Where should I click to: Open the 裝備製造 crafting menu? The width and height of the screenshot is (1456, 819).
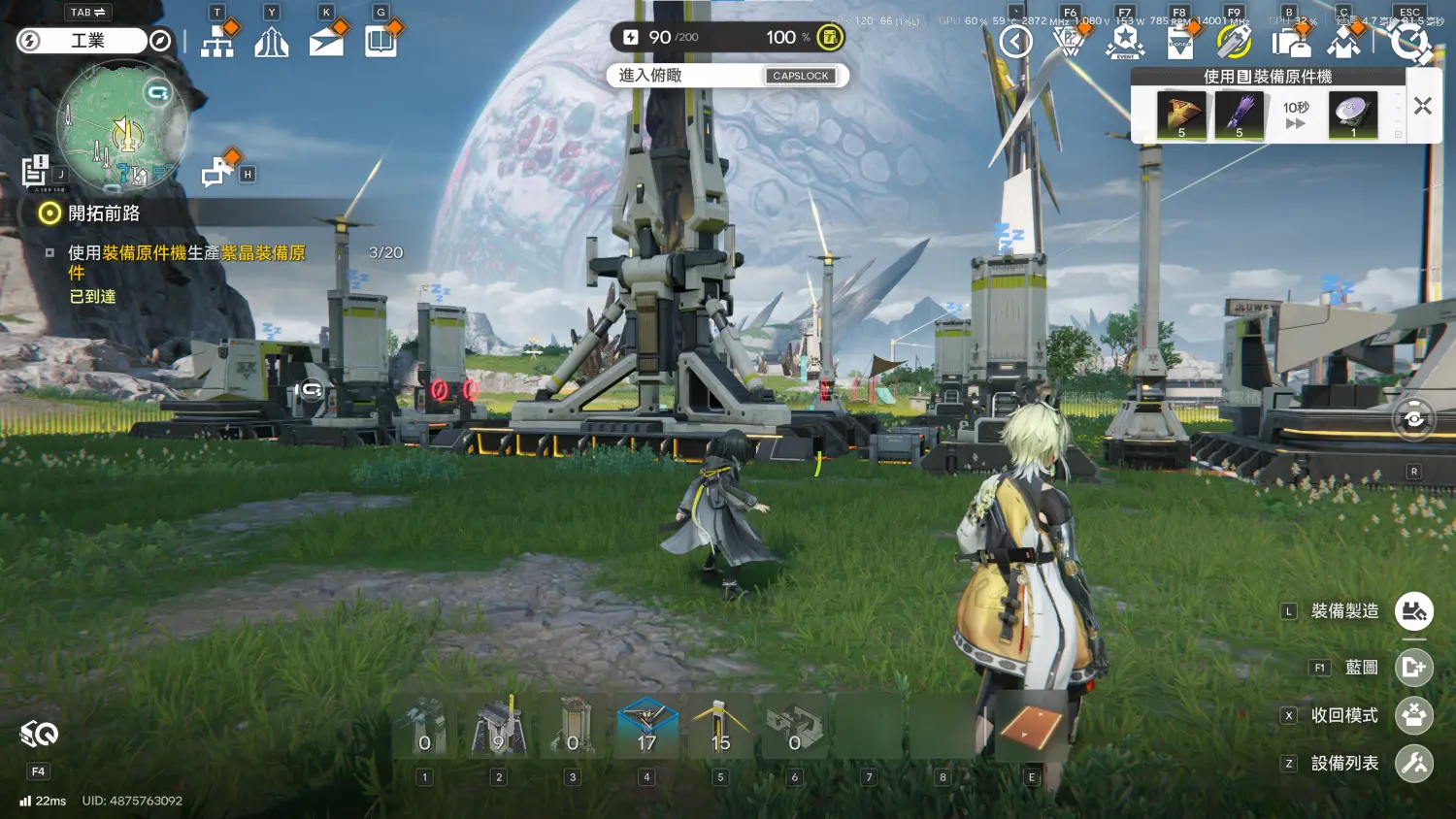pos(1413,611)
